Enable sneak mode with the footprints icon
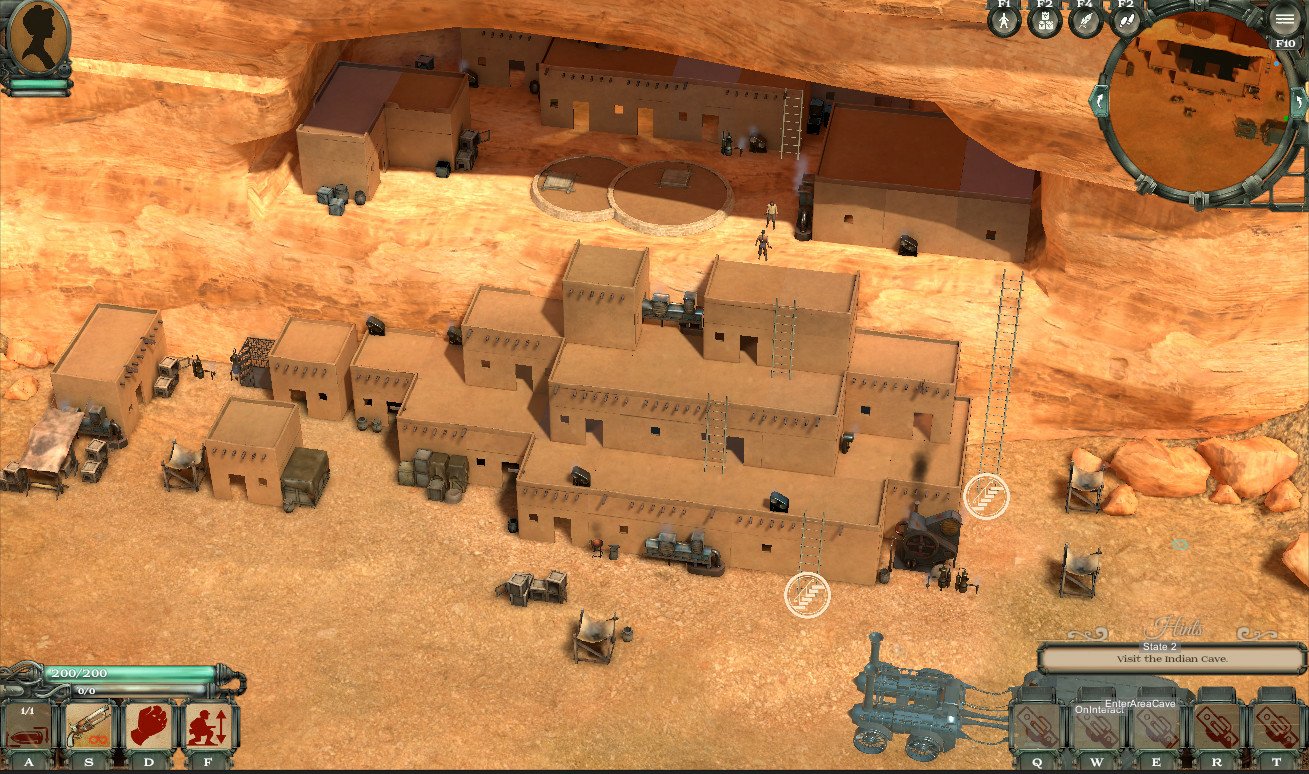 (1127, 20)
